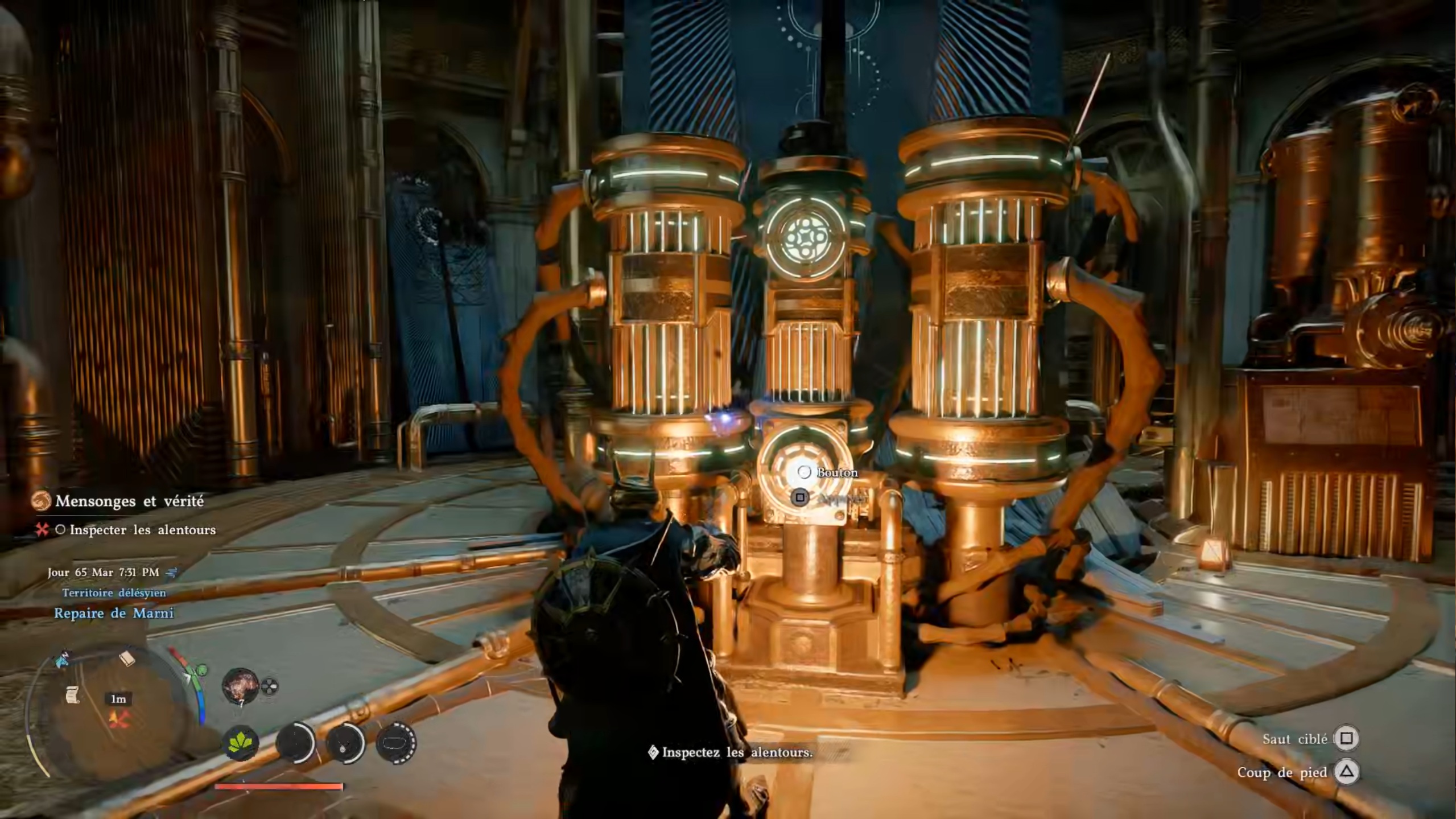Open the 'Mensonges et vérité' quest tracker
Viewport: 1456px width, 819px height.
129,501
